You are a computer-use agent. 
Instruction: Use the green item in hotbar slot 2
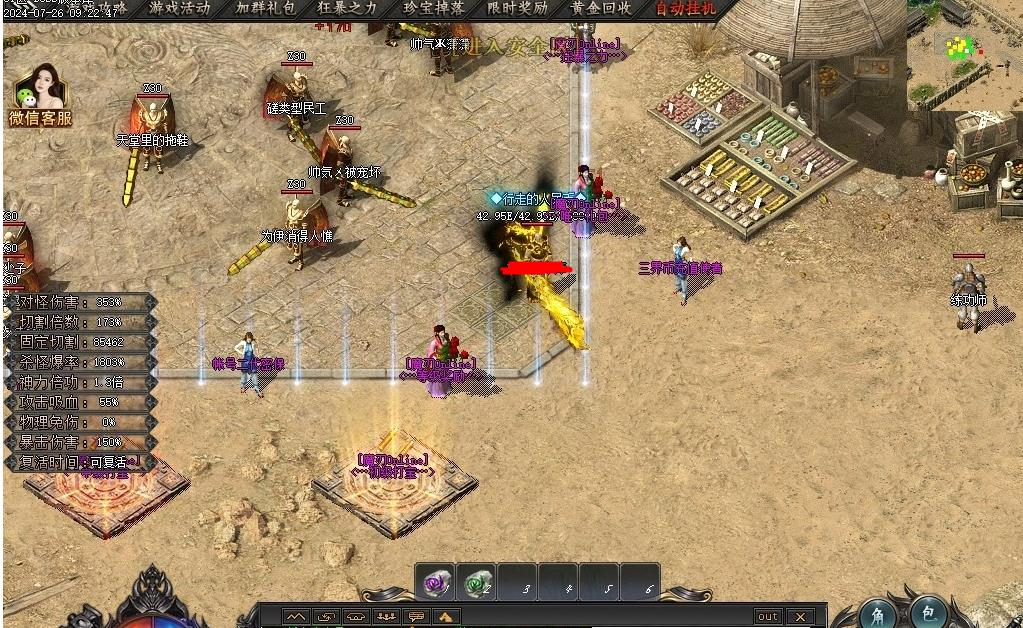click(476, 583)
